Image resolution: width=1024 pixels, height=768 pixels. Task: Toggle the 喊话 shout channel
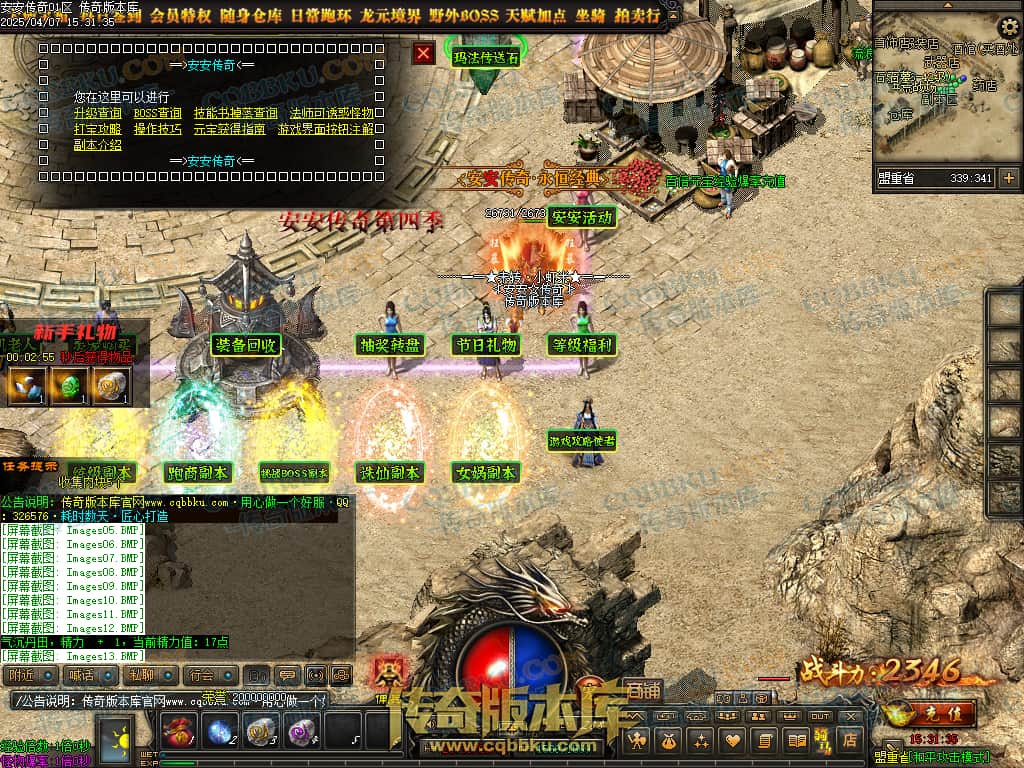82,675
